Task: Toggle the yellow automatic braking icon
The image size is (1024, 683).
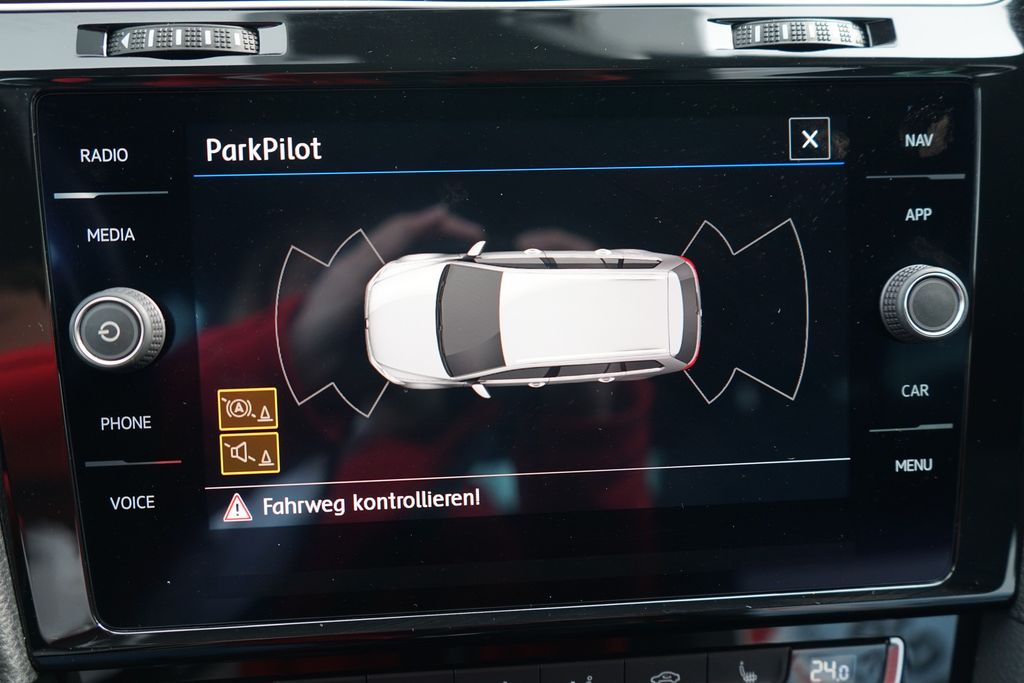Action: point(248,409)
